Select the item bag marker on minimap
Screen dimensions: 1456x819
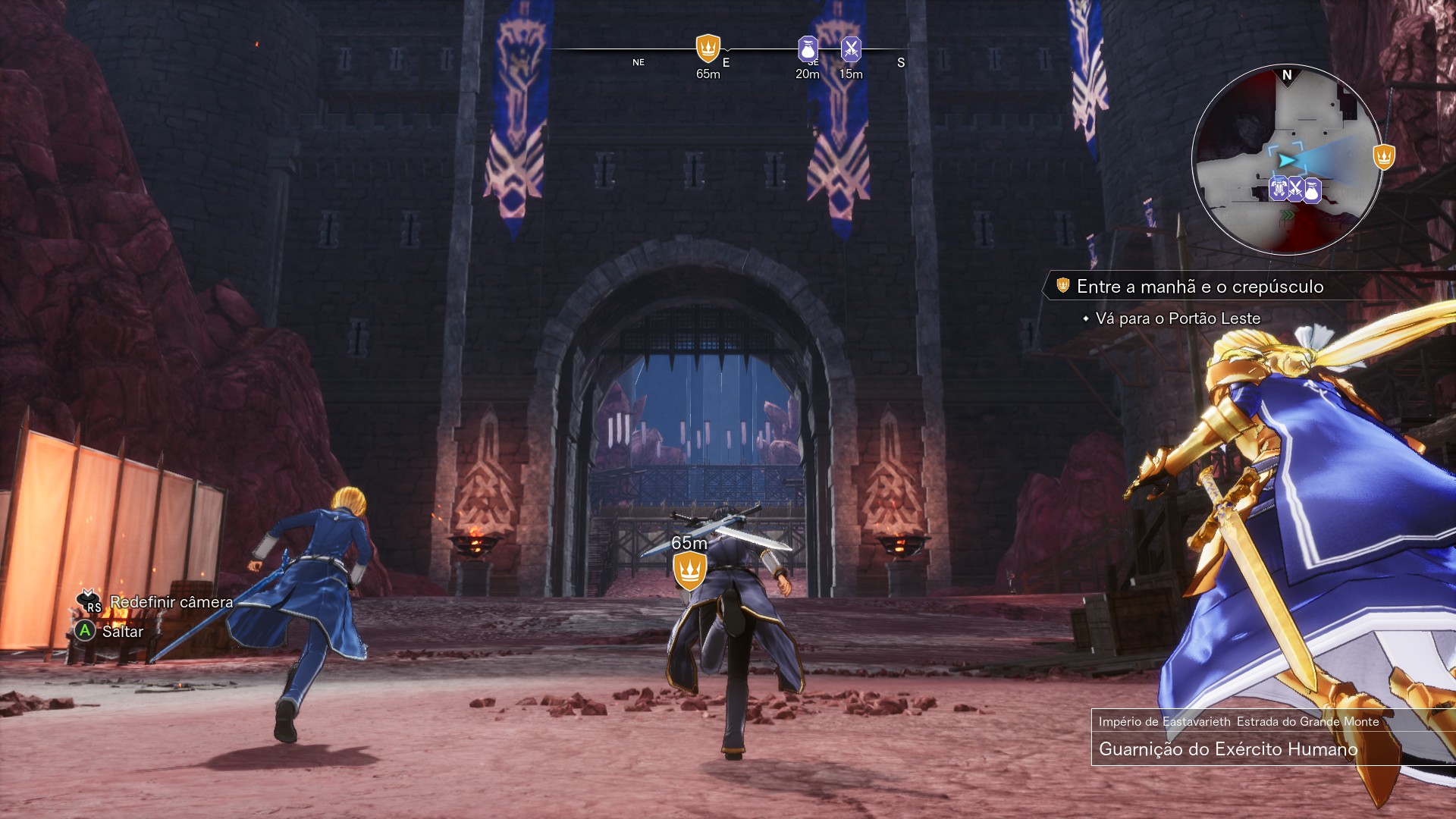click(1311, 190)
